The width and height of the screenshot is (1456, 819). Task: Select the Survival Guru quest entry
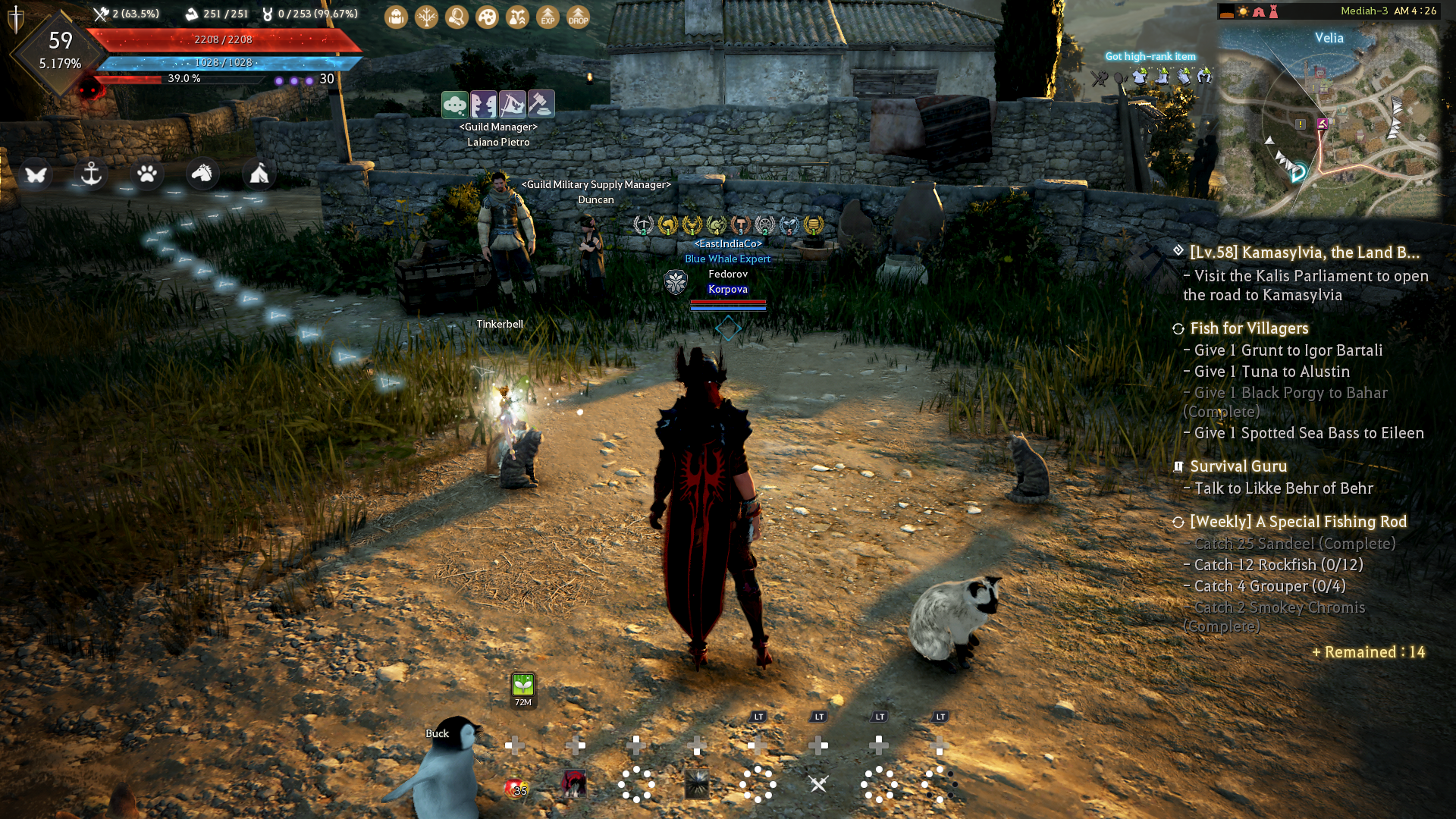(1238, 466)
